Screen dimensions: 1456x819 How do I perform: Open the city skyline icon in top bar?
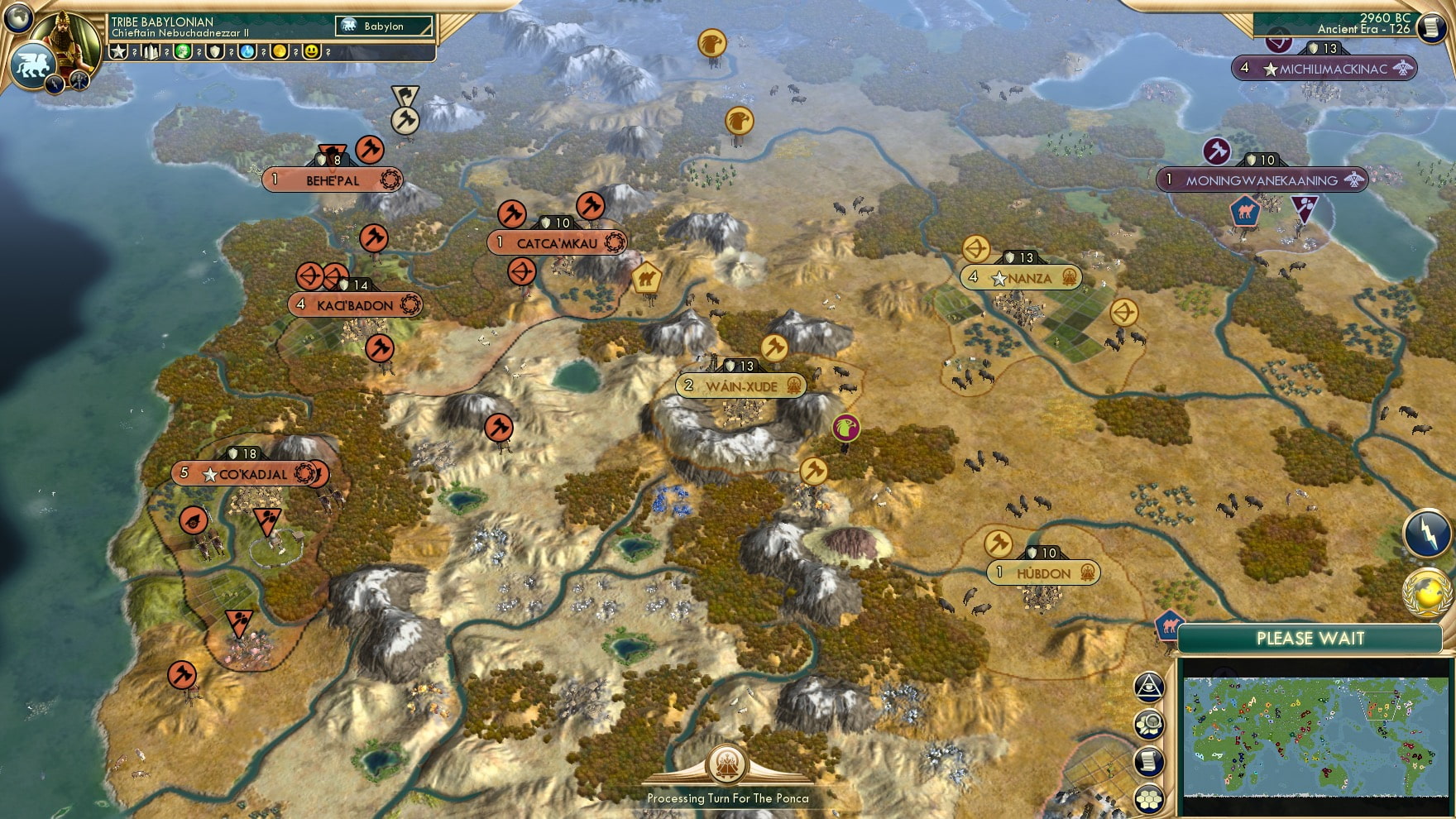151,52
